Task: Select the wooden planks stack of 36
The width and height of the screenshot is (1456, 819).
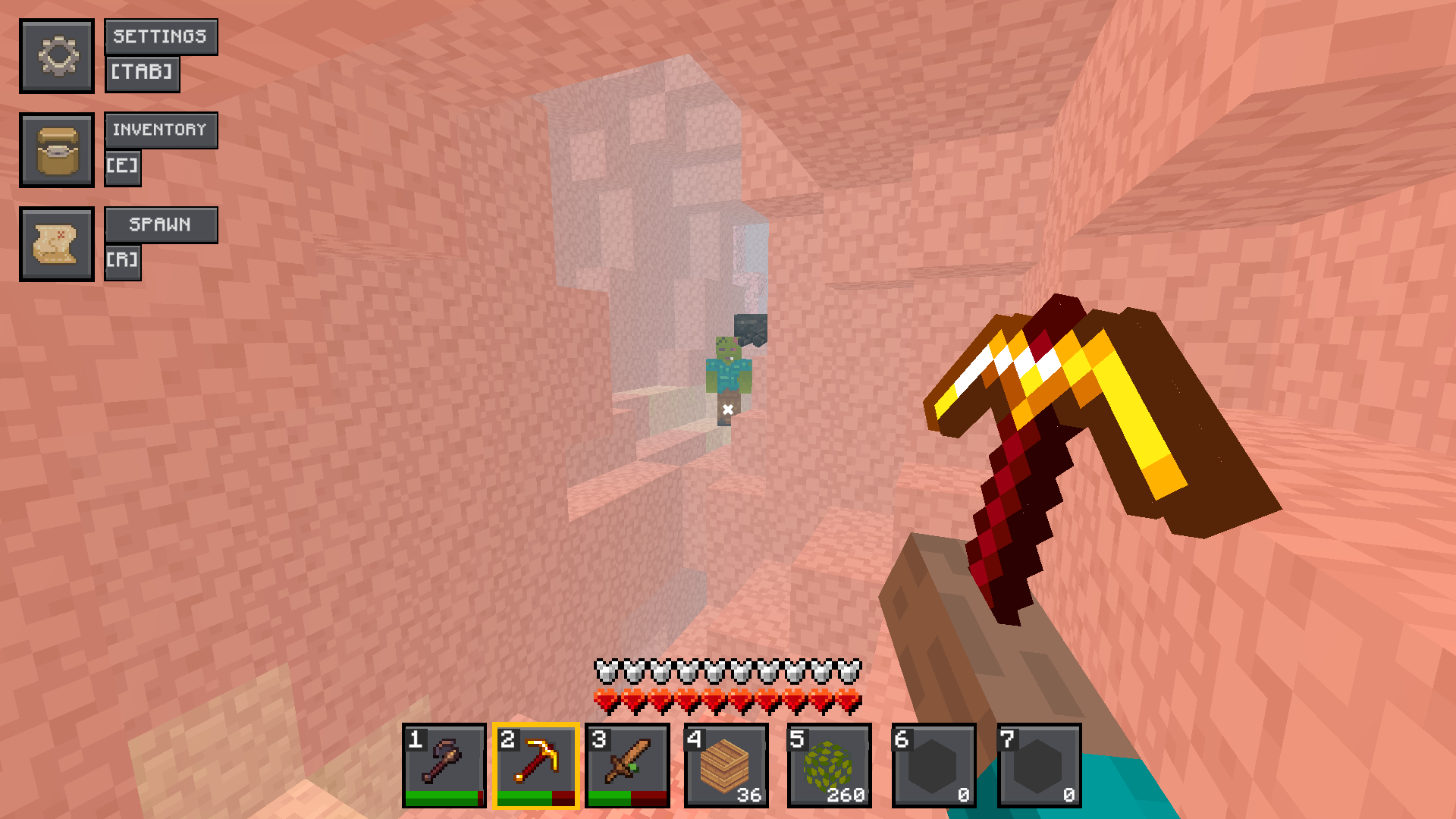Action: [729, 764]
